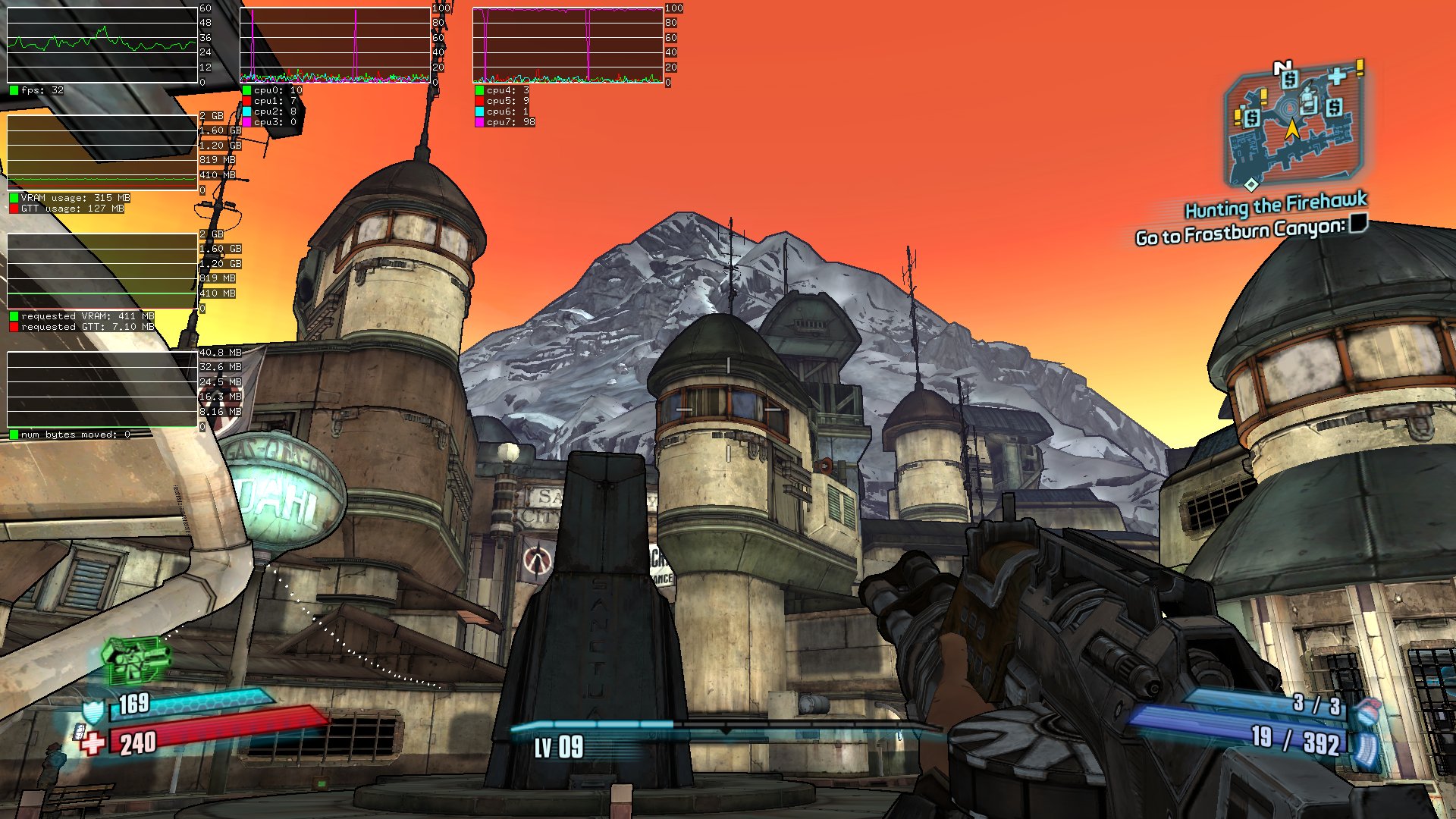Viewport: 1456px width, 819px height.
Task: Select the Hunting the Firehawk quest tracker
Action: coord(1276,206)
